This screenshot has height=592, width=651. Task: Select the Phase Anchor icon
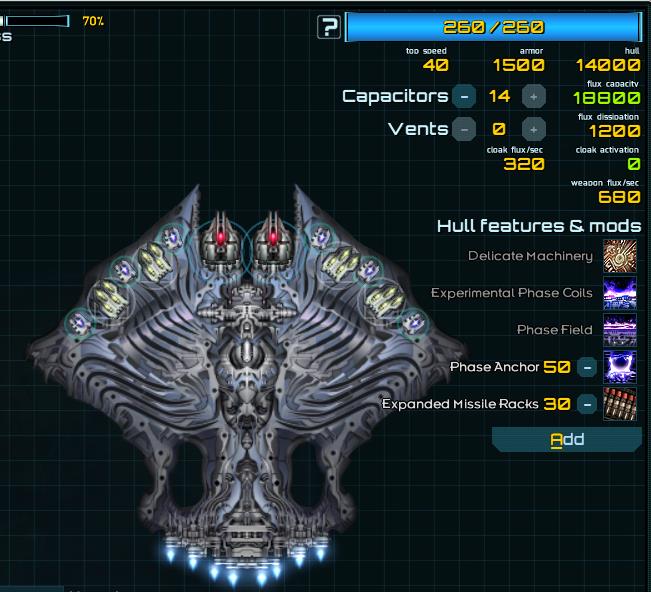(620, 367)
